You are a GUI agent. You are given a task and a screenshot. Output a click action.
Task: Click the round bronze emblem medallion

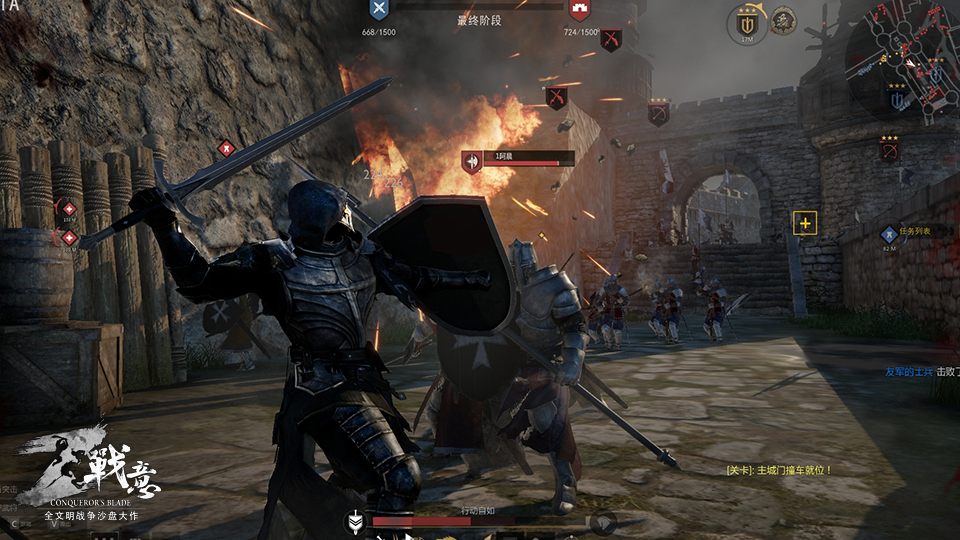click(783, 21)
